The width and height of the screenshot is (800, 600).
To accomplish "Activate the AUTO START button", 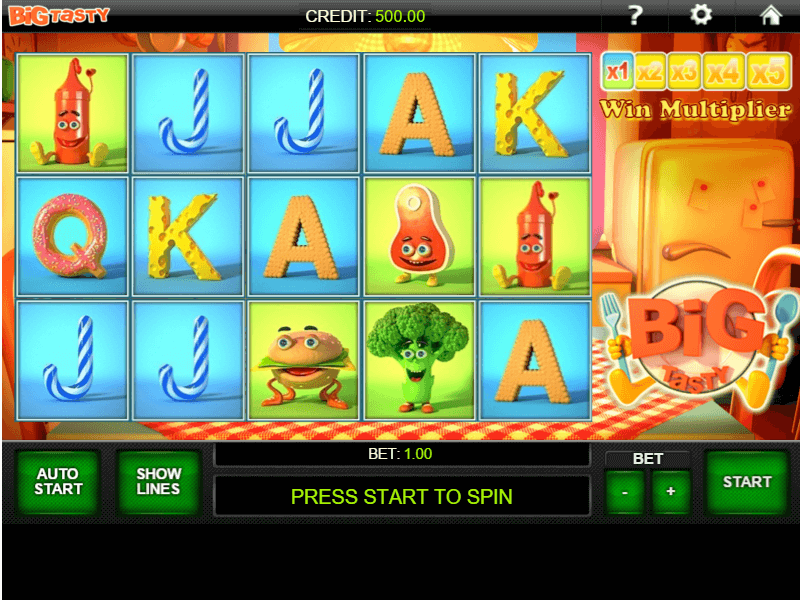I will (58, 482).
